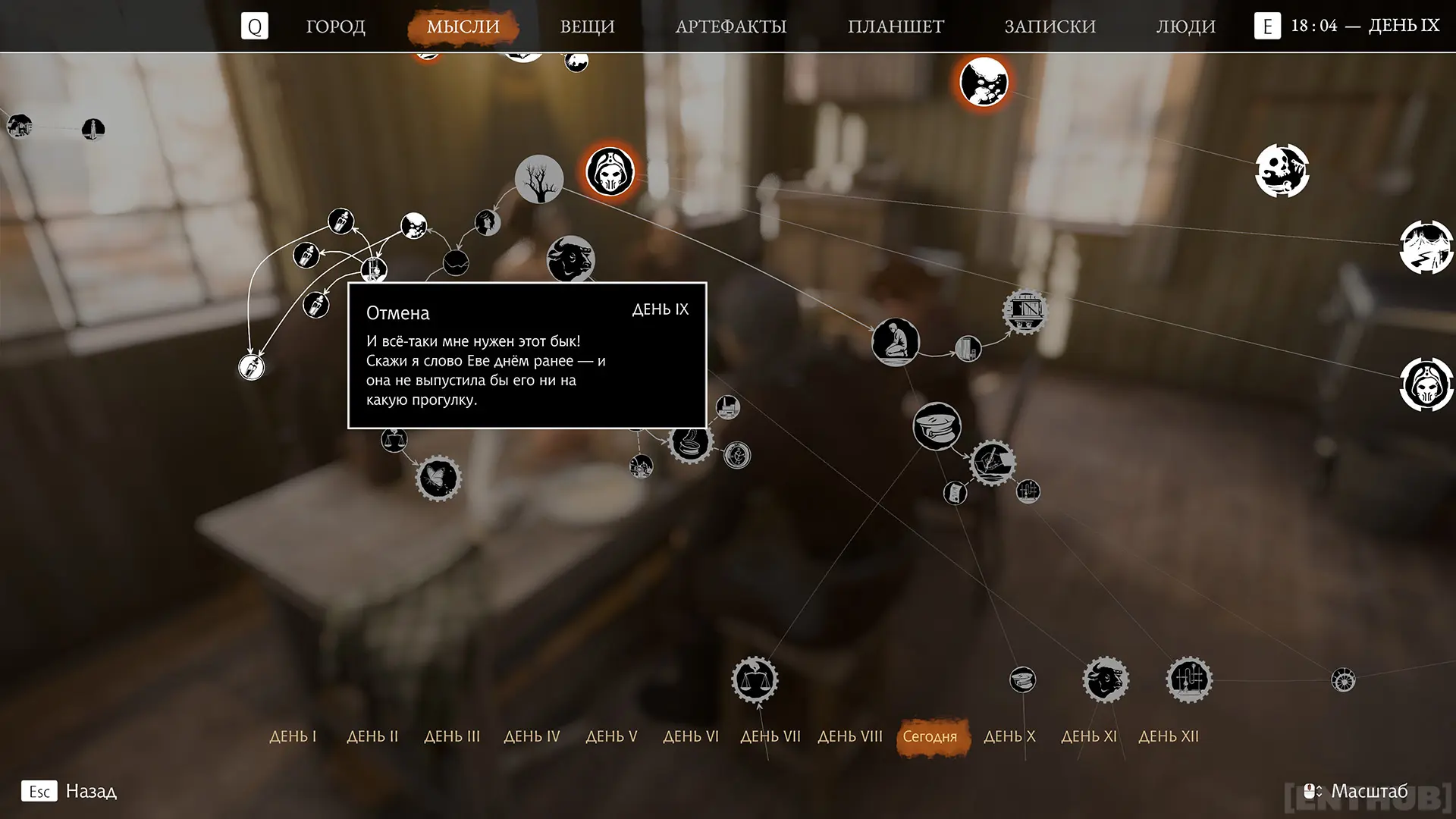Show the ПЛАНШЕТ tab

click(896, 27)
